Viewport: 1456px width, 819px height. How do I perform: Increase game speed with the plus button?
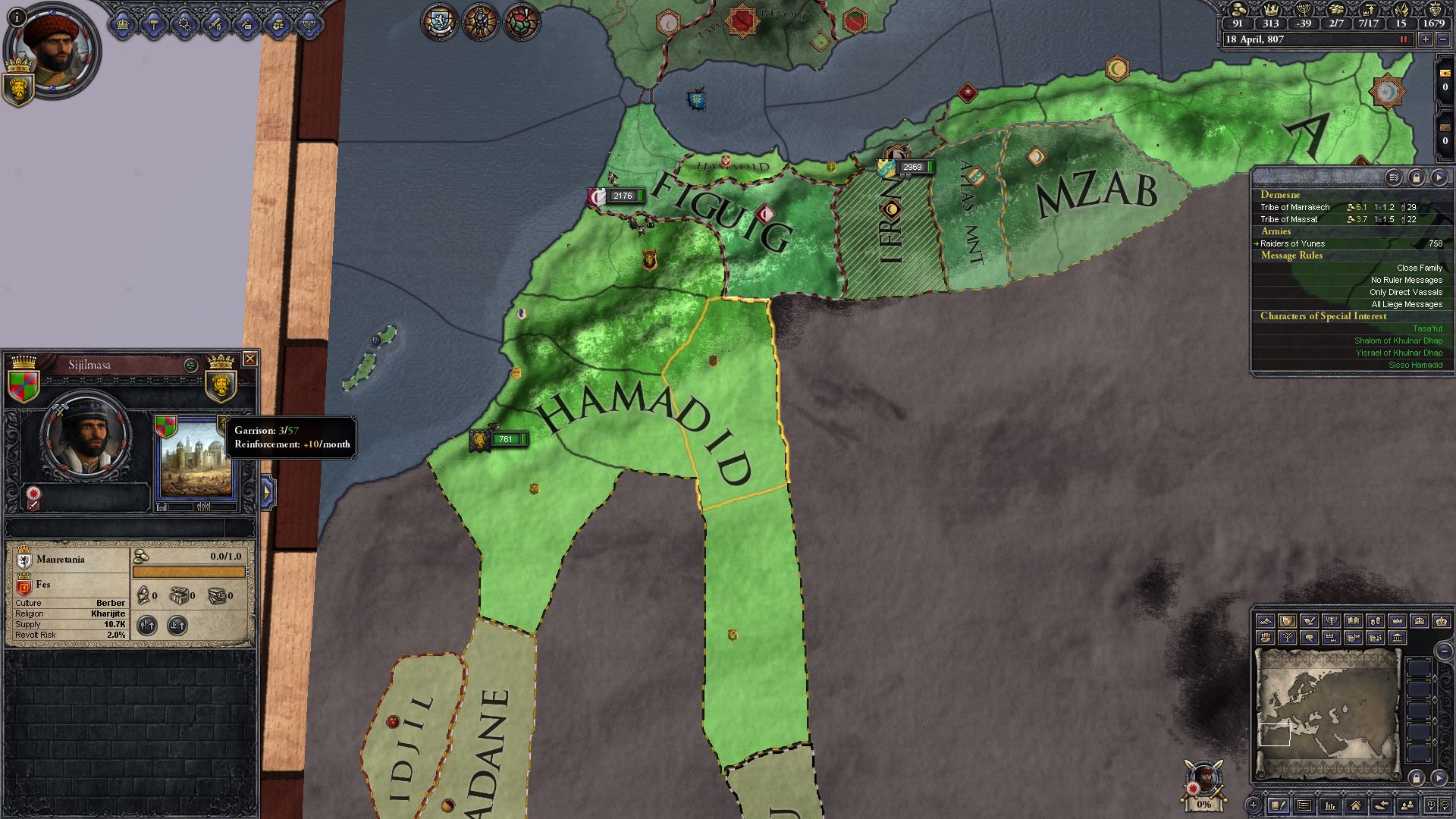(x=1425, y=39)
